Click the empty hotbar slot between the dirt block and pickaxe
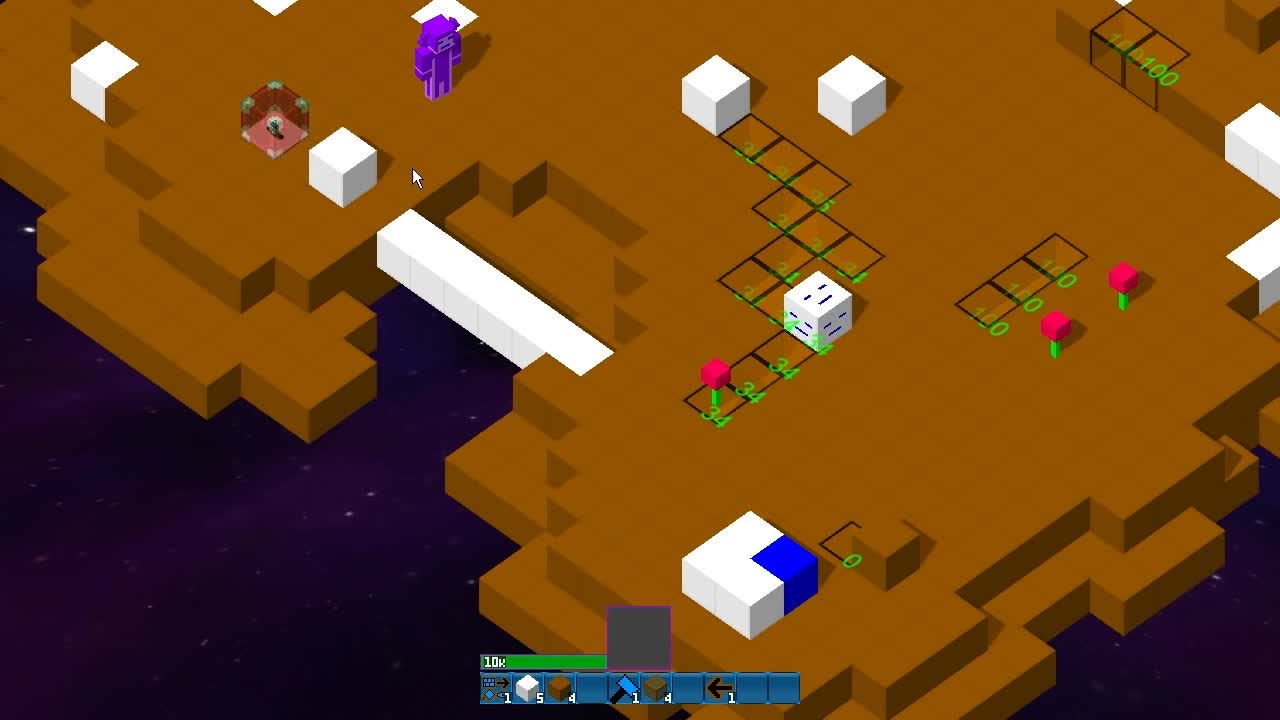The width and height of the screenshot is (1280, 720). (x=590, y=688)
